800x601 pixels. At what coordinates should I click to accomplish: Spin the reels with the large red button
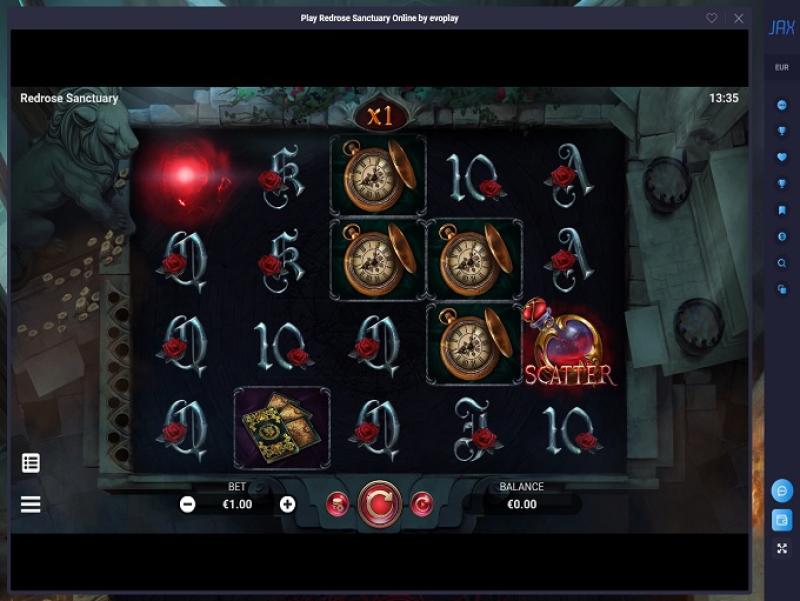[x=379, y=504]
